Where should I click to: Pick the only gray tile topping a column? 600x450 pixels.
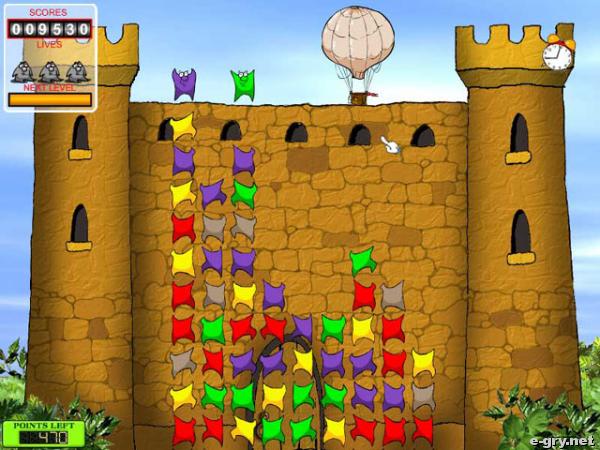393,294
